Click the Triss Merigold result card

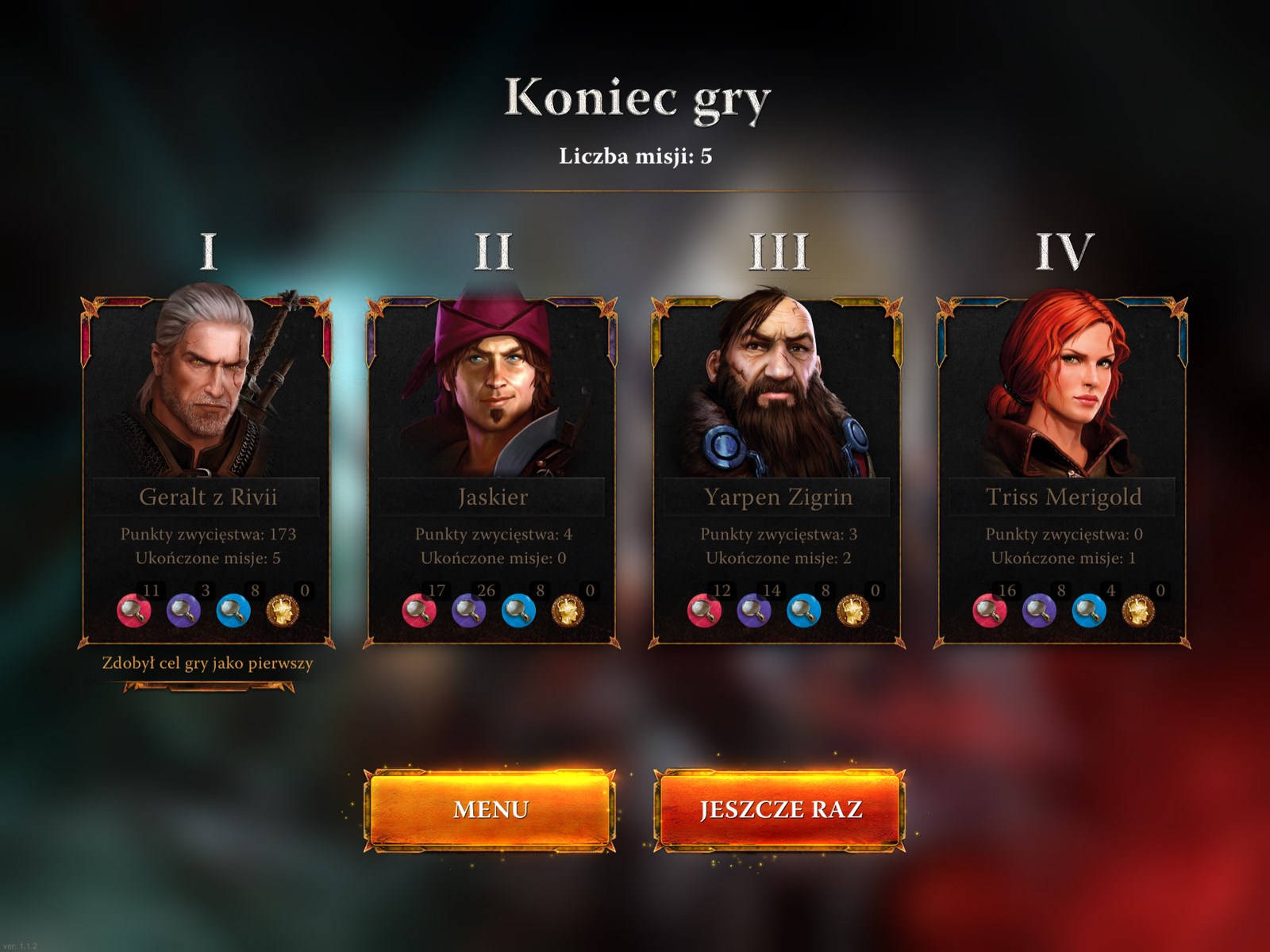pos(1064,472)
